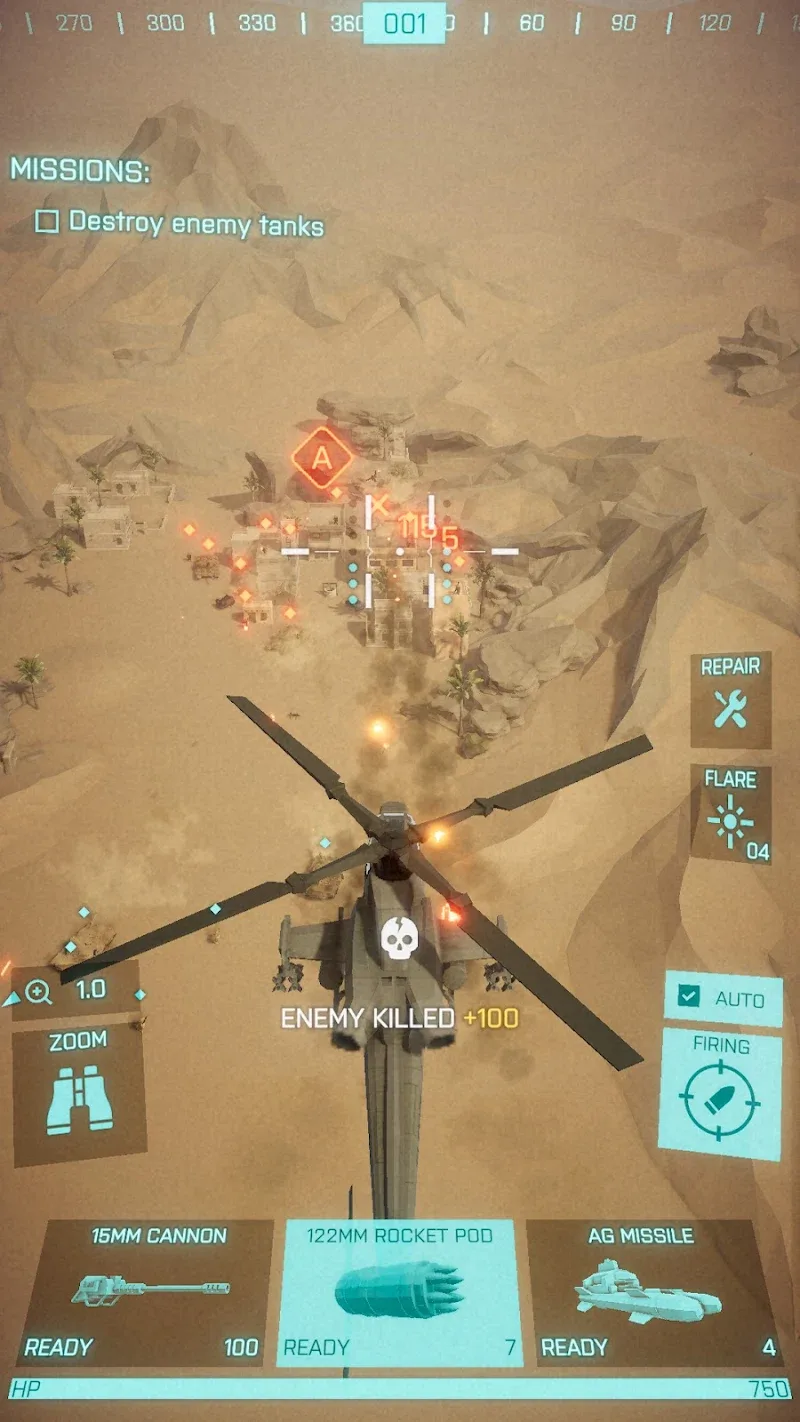Tick the Destroy enemy tanks mission checkbox
This screenshot has width=800, height=1422.
[x=47, y=222]
